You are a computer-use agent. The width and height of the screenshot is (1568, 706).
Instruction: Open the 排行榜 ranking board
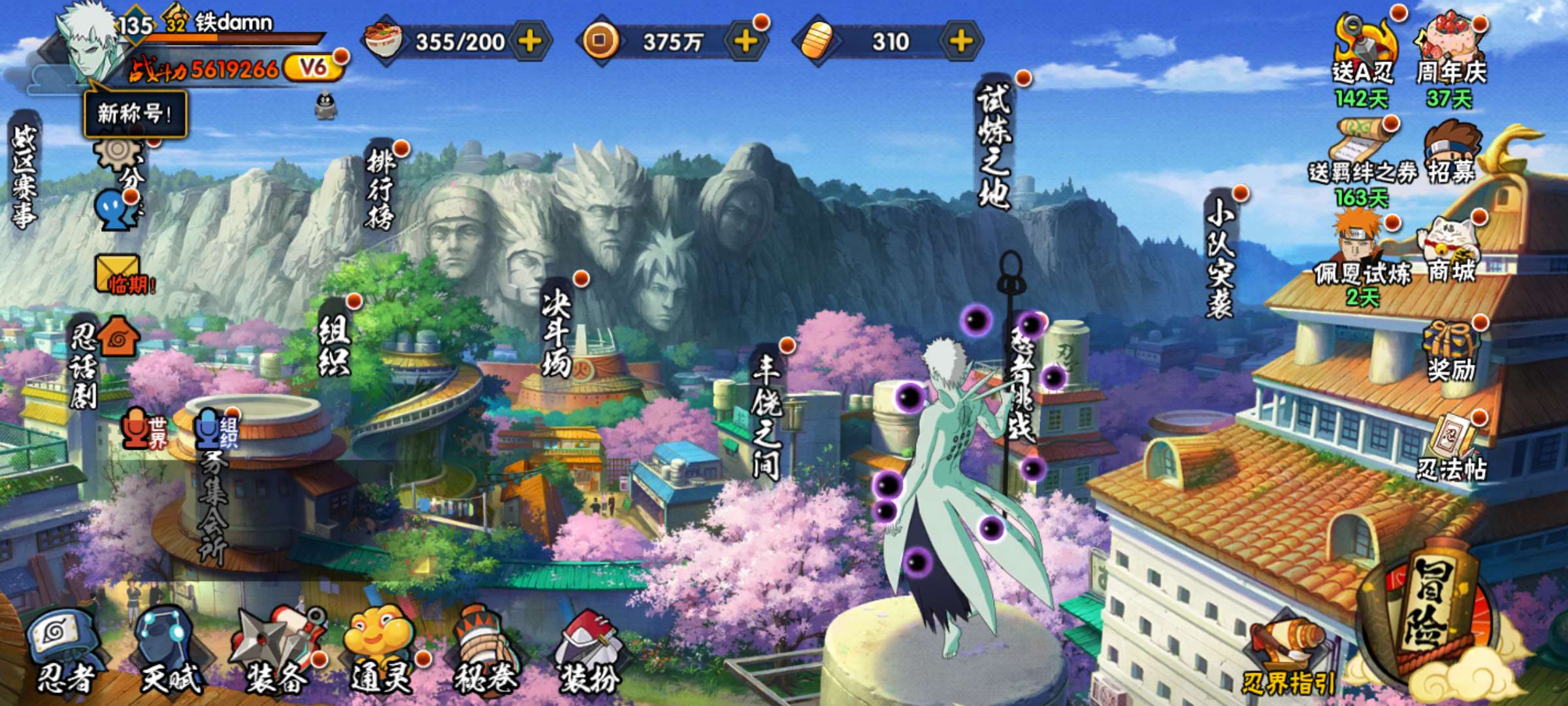pos(381,186)
